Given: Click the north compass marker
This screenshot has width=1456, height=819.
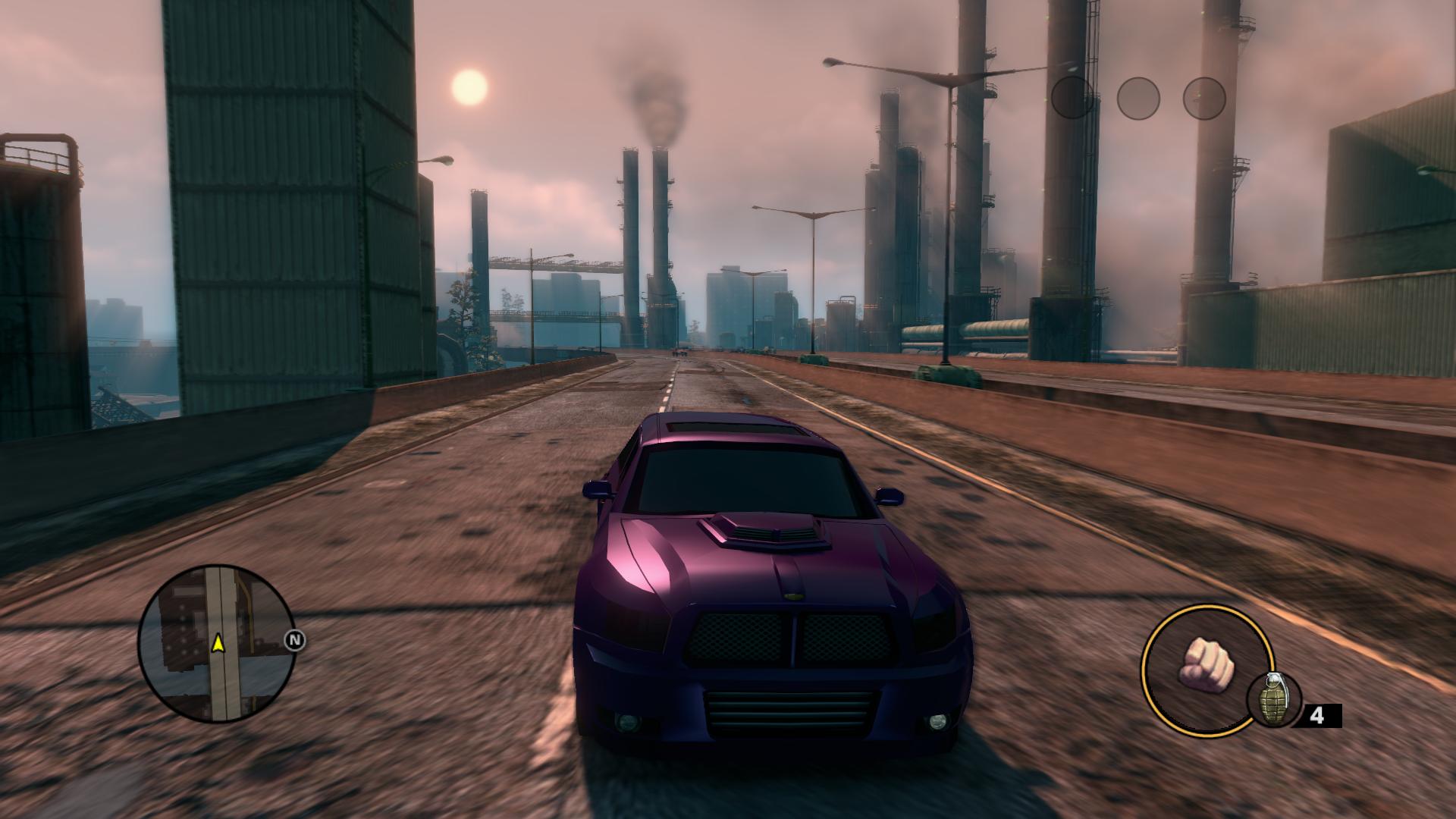Looking at the screenshot, I should (296, 642).
